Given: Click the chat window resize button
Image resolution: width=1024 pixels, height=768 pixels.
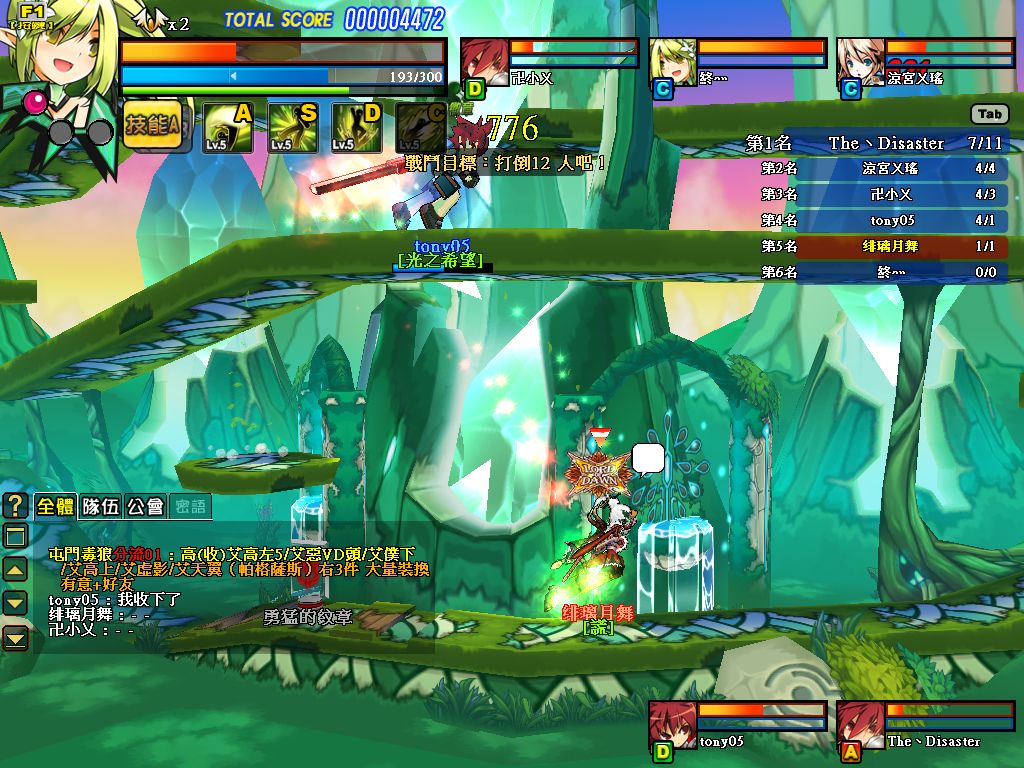Looking at the screenshot, I should (x=15, y=536).
